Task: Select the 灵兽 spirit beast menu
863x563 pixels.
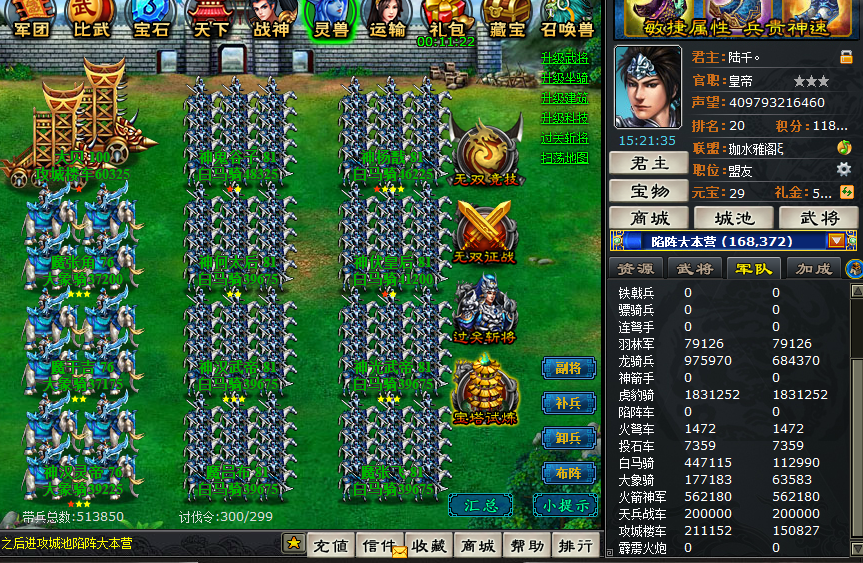Action: pos(330,18)
